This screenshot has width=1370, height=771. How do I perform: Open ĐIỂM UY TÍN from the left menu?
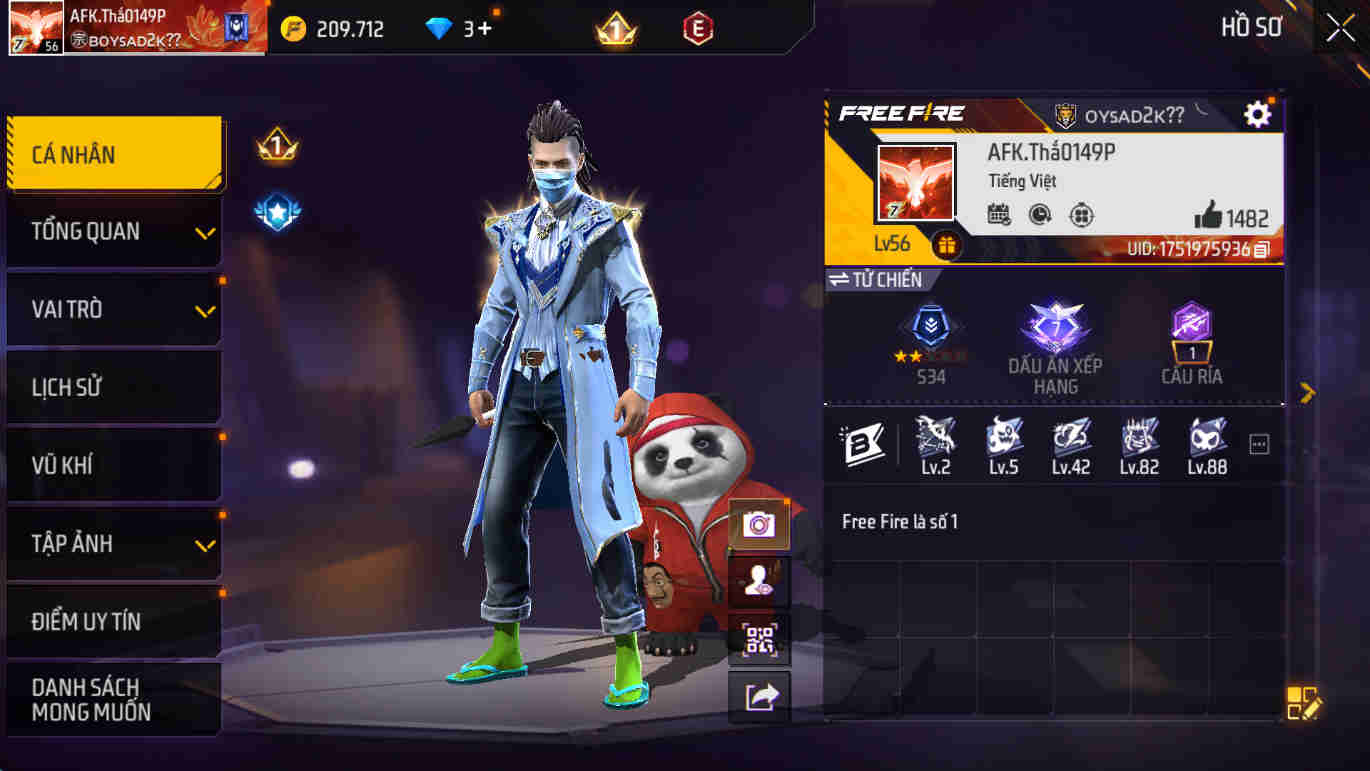point(112,621)
